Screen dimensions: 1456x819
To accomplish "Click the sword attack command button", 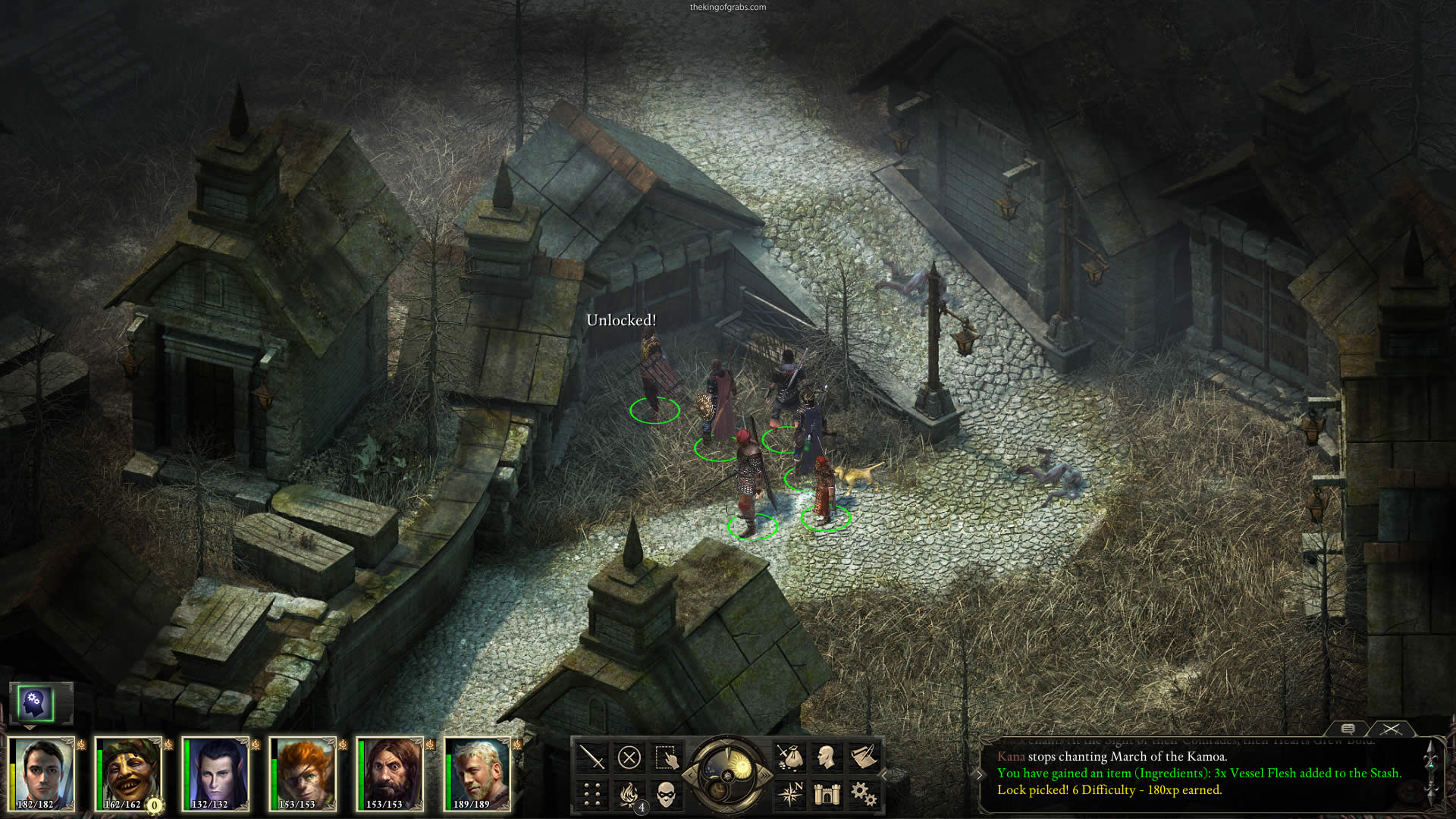I will (591, 757).
